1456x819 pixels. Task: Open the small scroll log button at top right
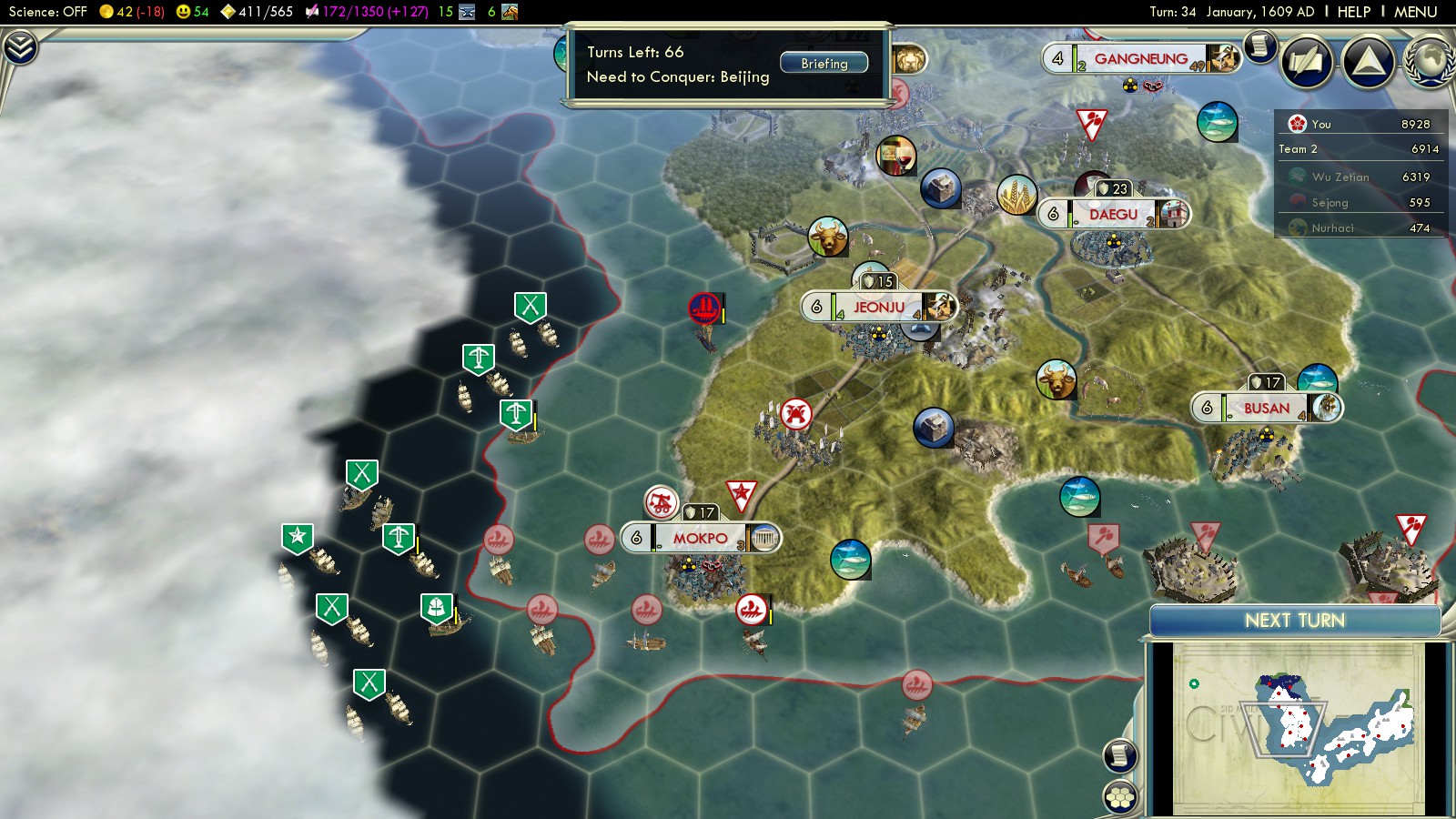coord(1260,45)
